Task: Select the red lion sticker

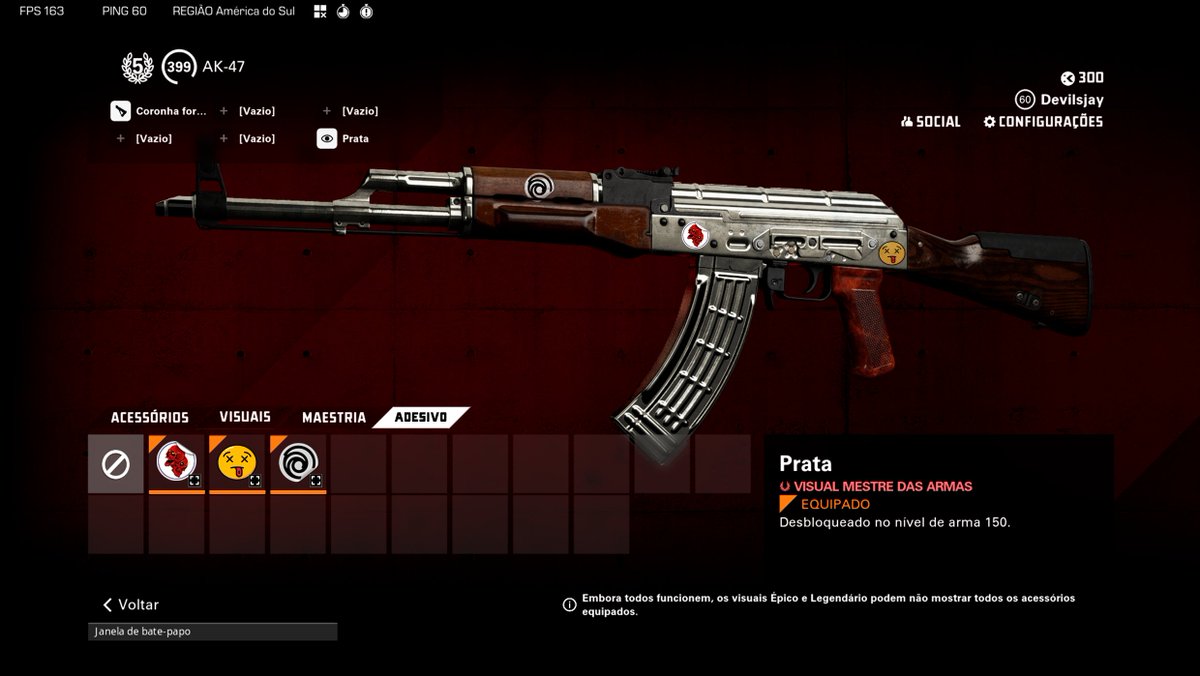Action: pyautogui.click(x=177, y=464)
